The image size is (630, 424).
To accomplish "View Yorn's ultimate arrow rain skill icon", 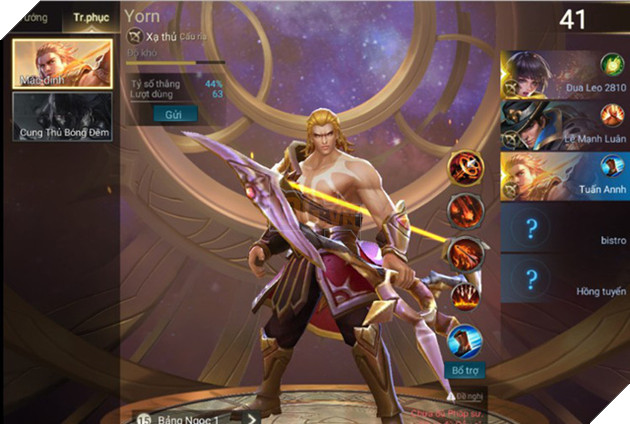I will coord(465,295).
